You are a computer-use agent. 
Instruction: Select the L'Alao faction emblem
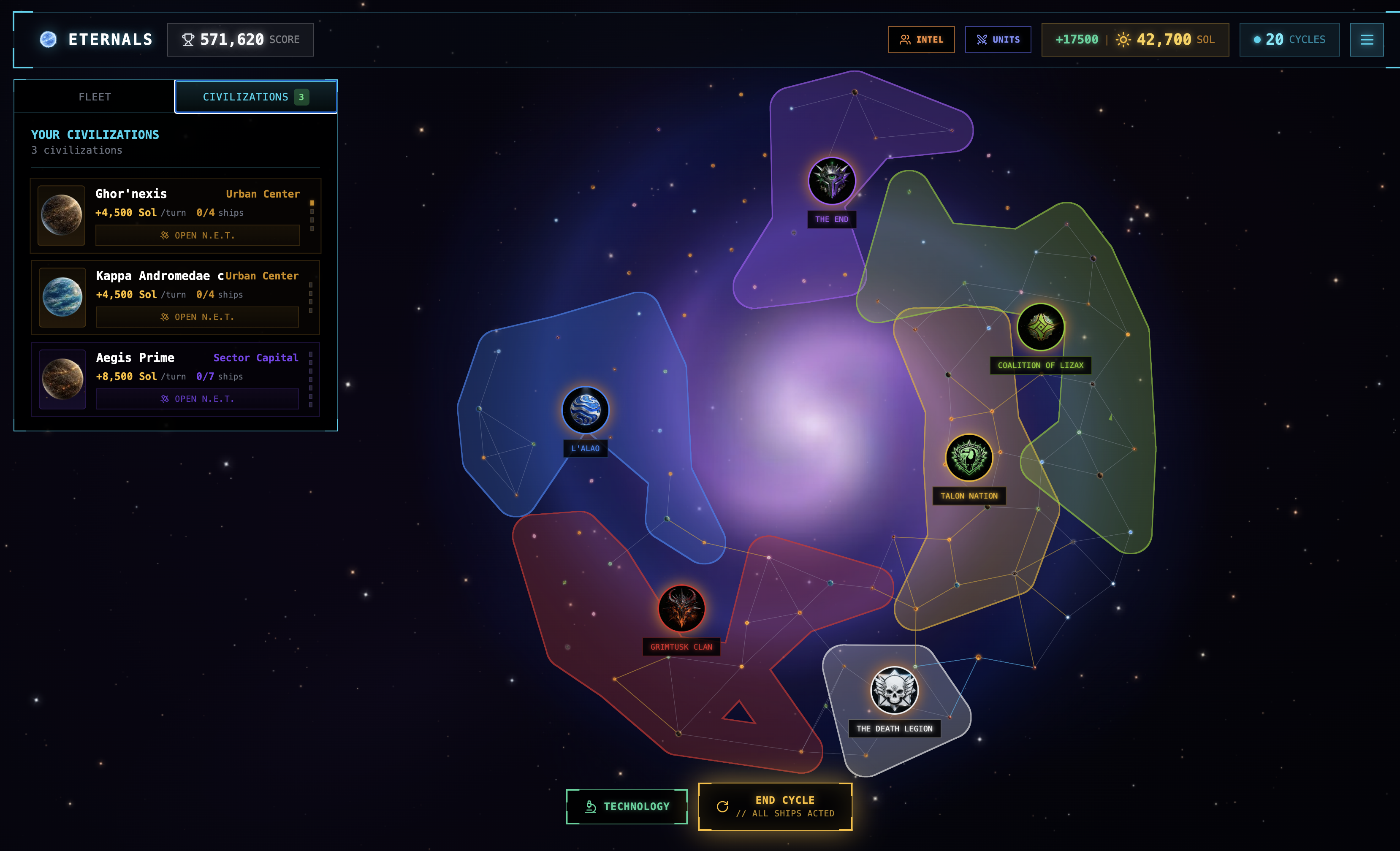pyautogui.click(x=585, y=410)
